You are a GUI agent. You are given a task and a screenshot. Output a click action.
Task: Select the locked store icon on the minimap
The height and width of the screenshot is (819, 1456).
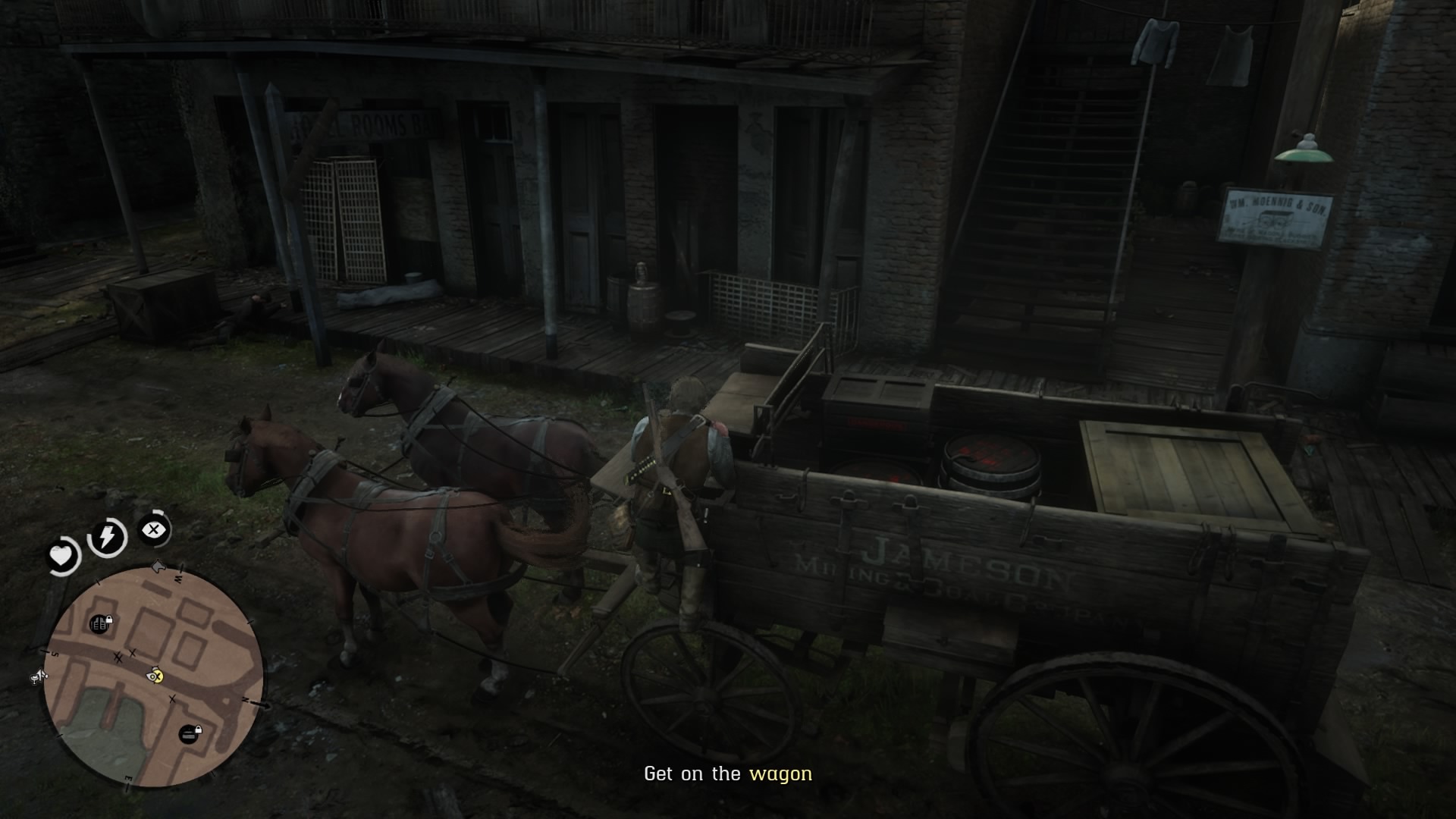coord(190,733)
